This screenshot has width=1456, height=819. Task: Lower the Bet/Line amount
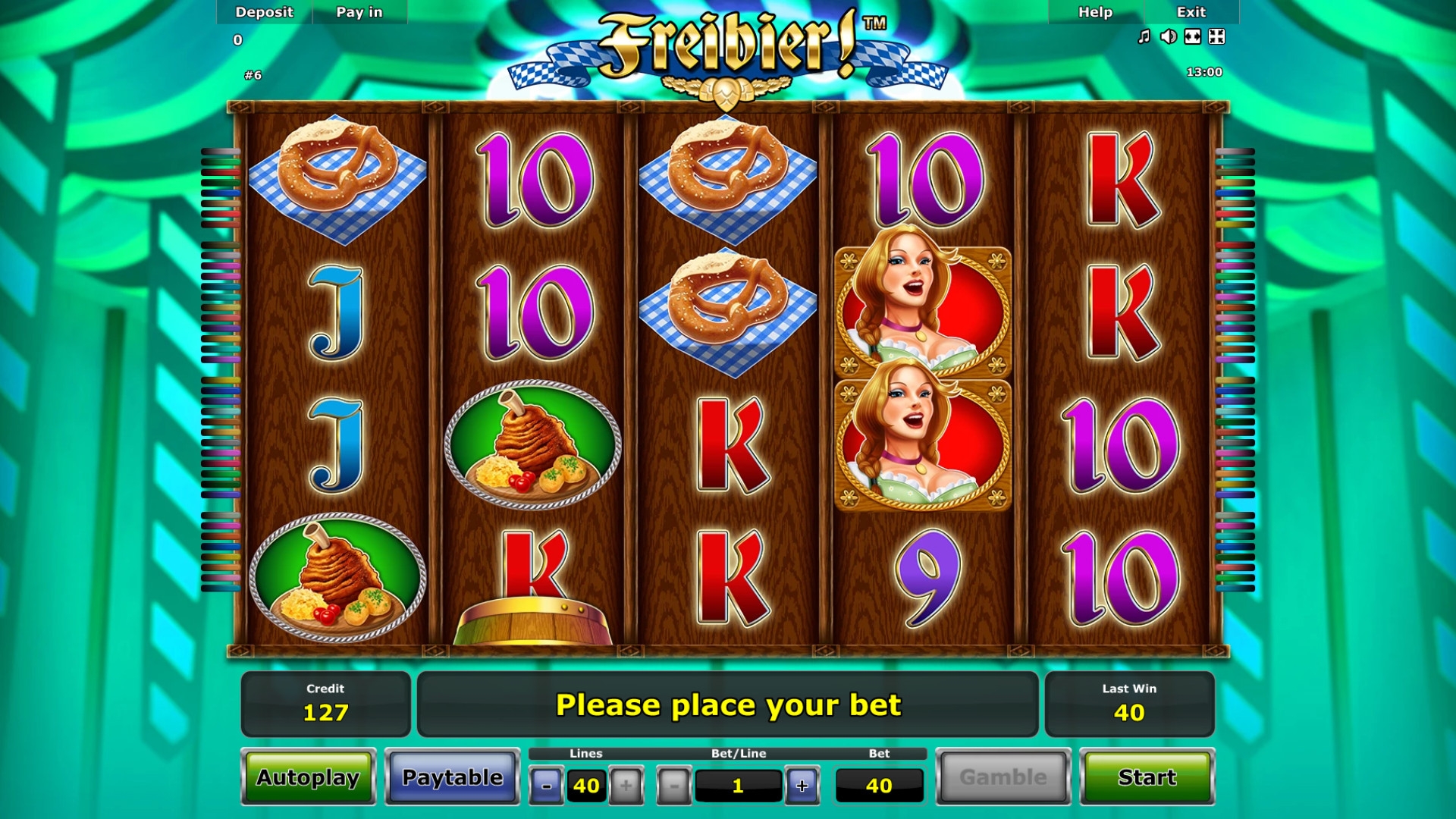coord(673,786)
